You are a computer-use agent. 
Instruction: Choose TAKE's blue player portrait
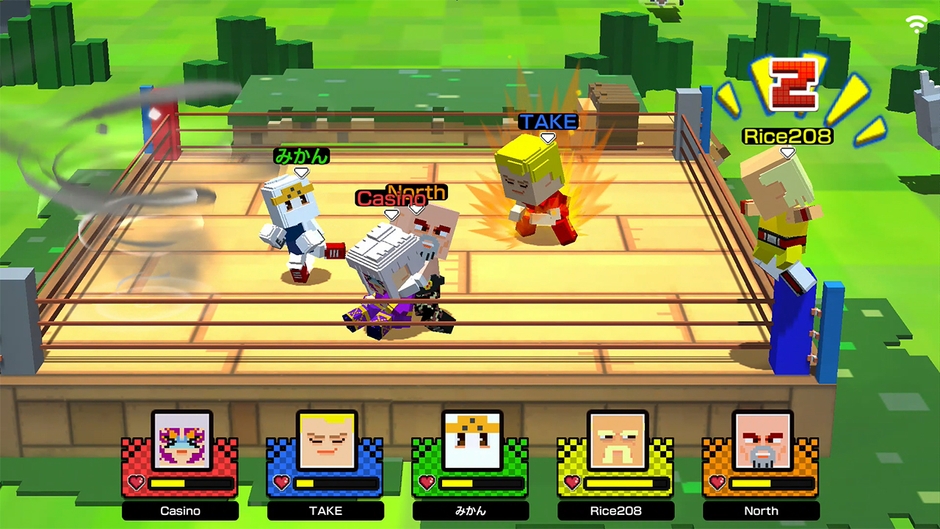(327, 440)
